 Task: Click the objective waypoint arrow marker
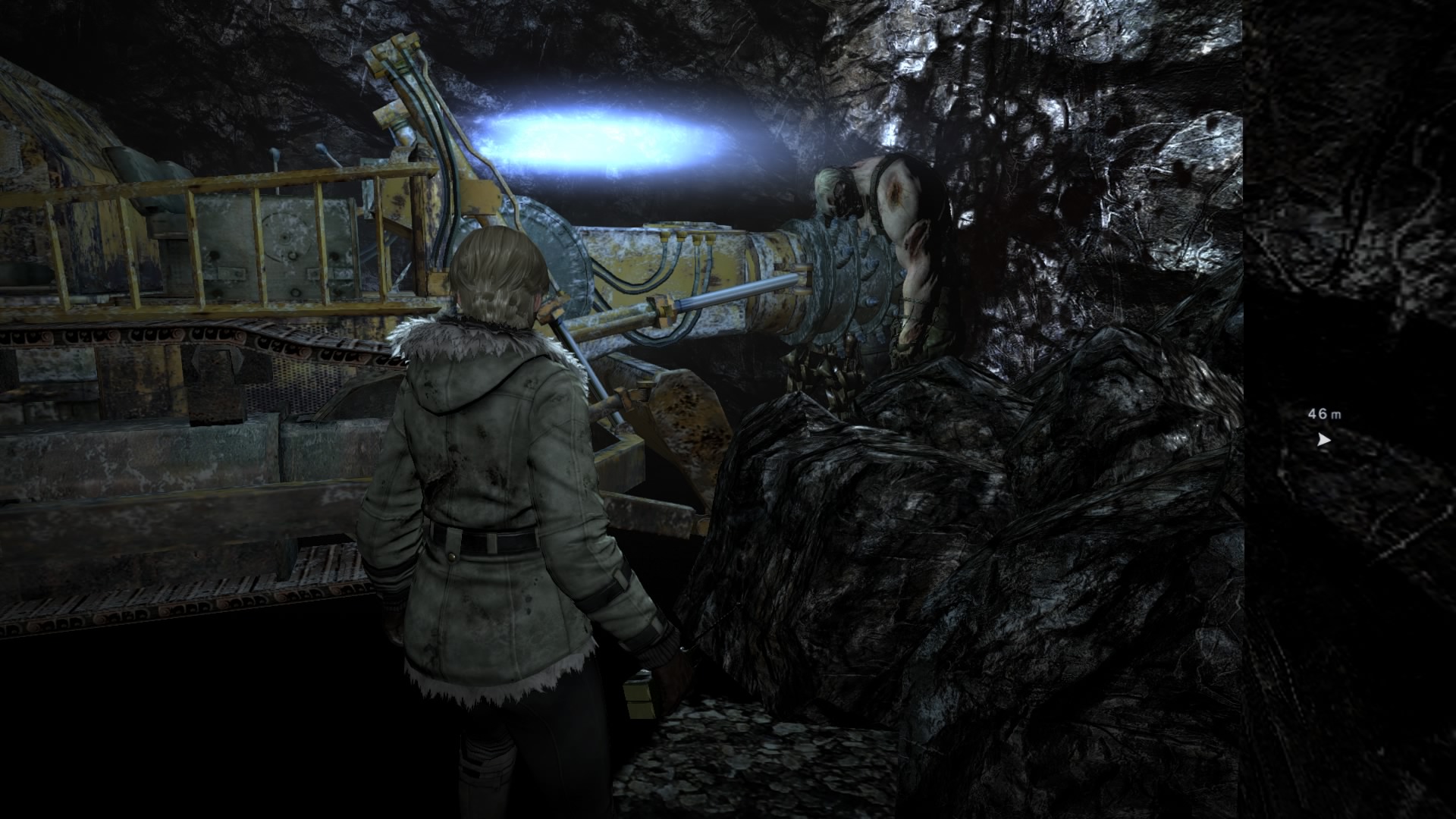[1323, 439]
